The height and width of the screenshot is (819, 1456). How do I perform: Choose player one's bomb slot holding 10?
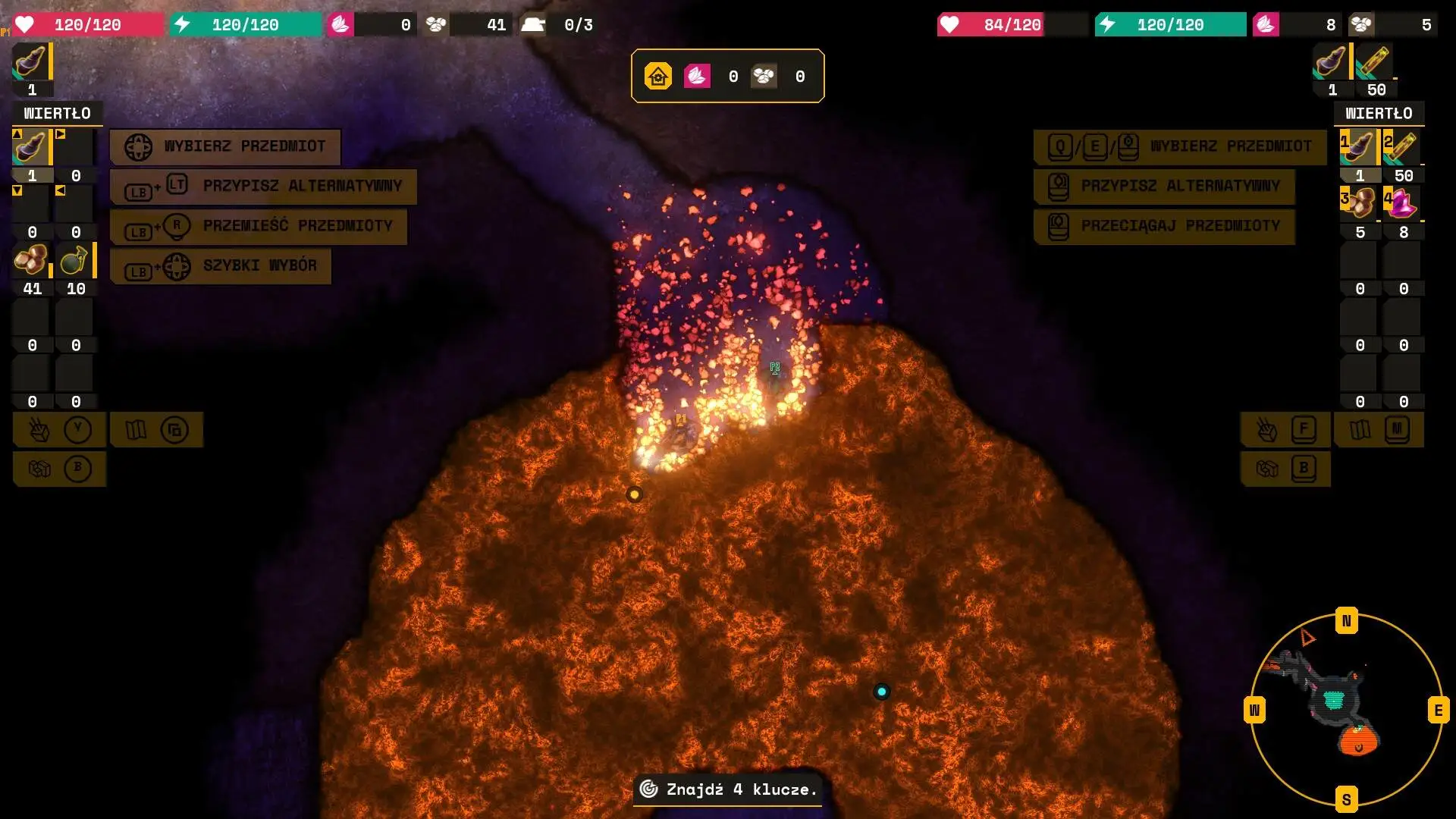tap(74, 261)
